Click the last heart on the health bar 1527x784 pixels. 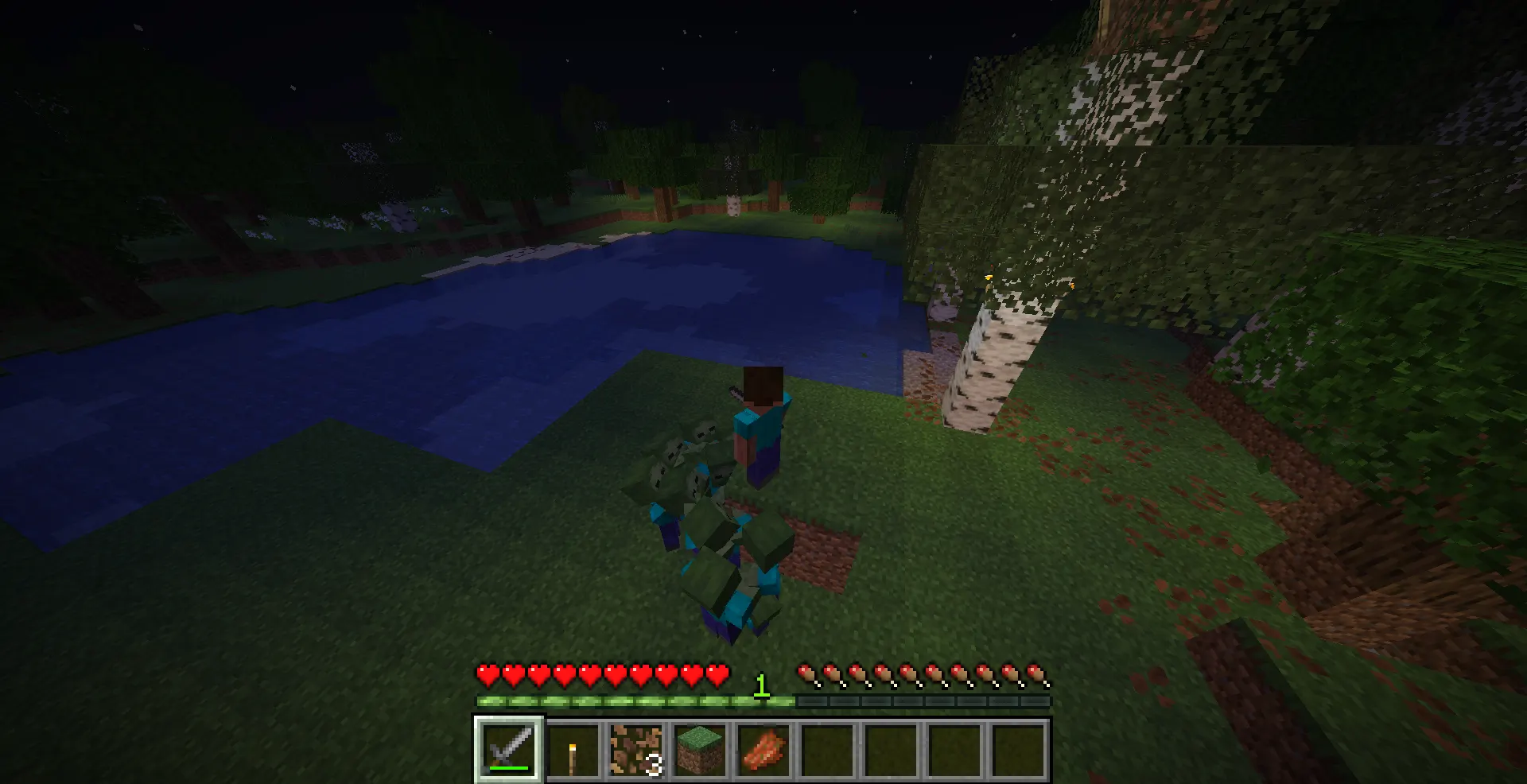718,674
